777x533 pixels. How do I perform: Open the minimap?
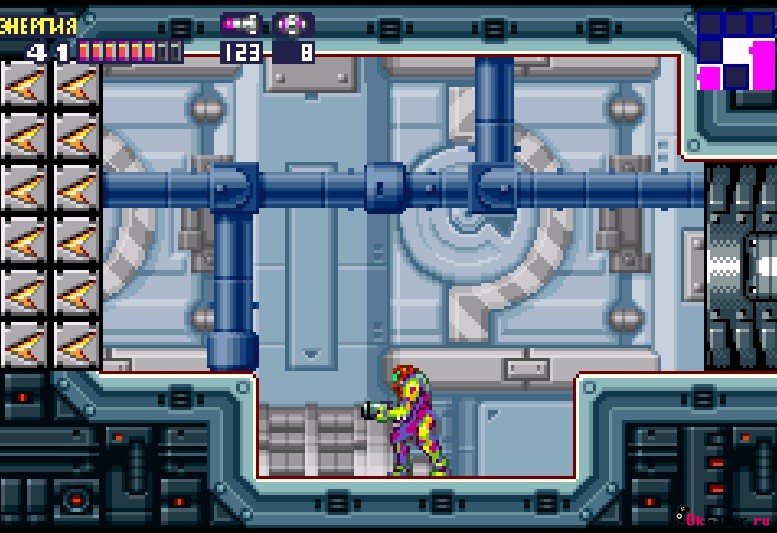tap(735, 49)
